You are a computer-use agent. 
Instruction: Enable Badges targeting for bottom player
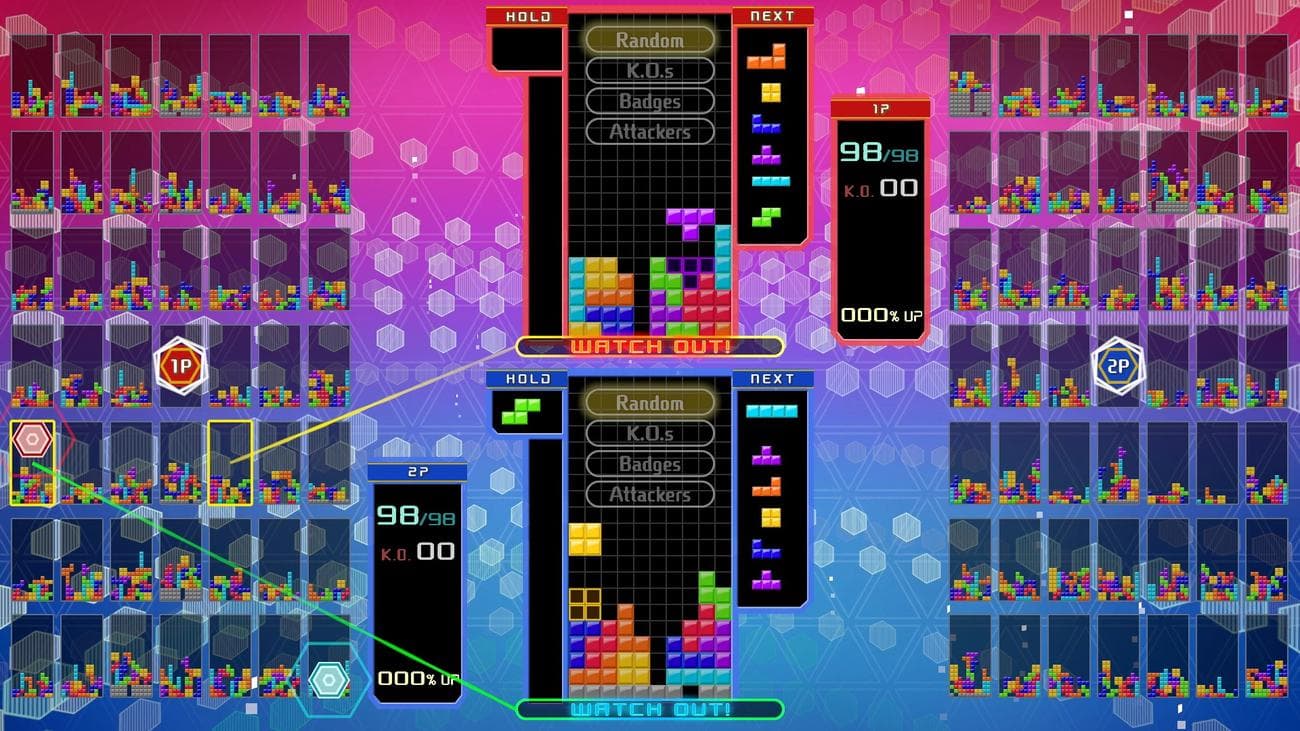coord(649,464)
